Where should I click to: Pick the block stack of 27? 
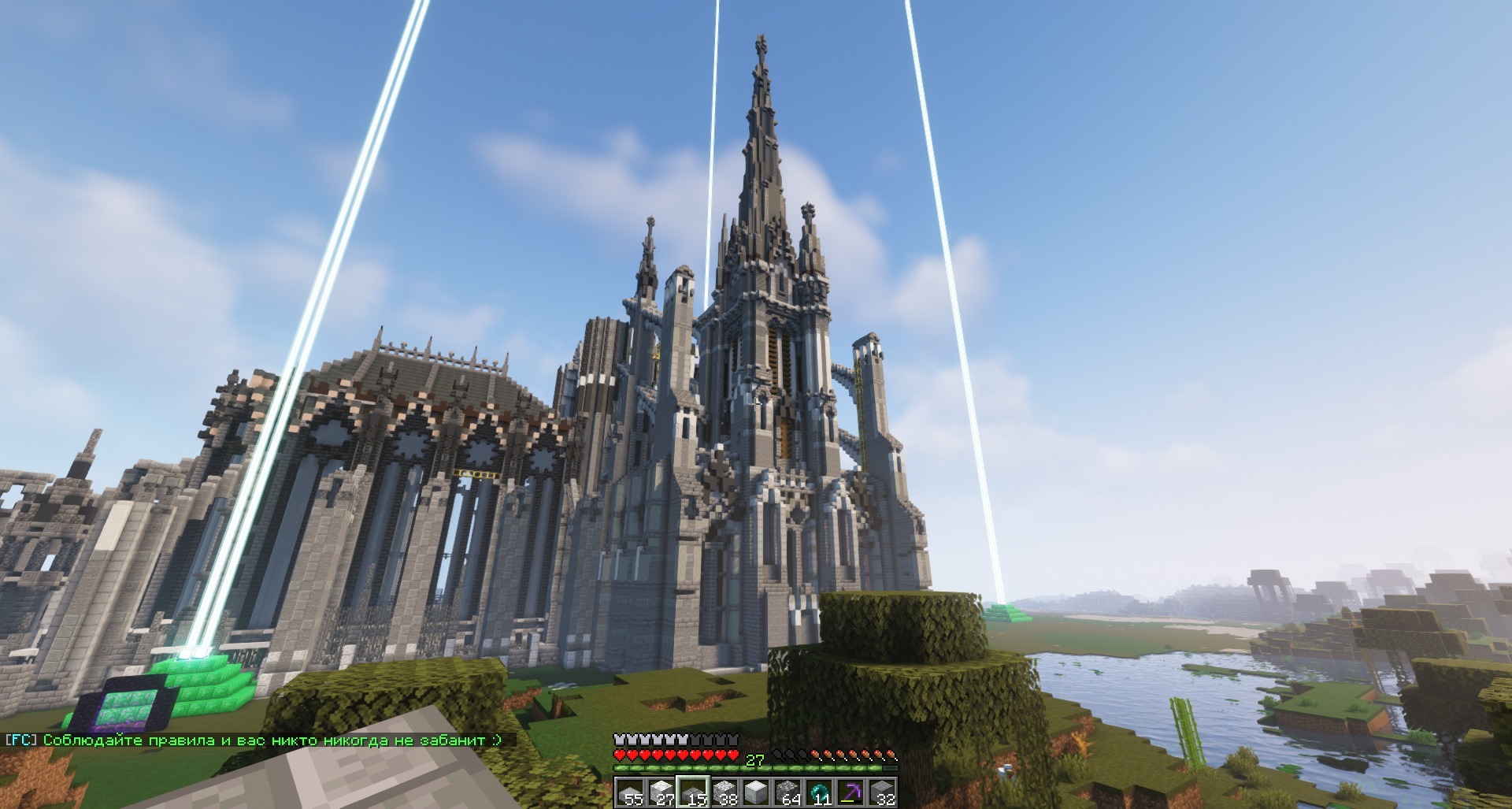pyautogui.click(x=661, y=792)
